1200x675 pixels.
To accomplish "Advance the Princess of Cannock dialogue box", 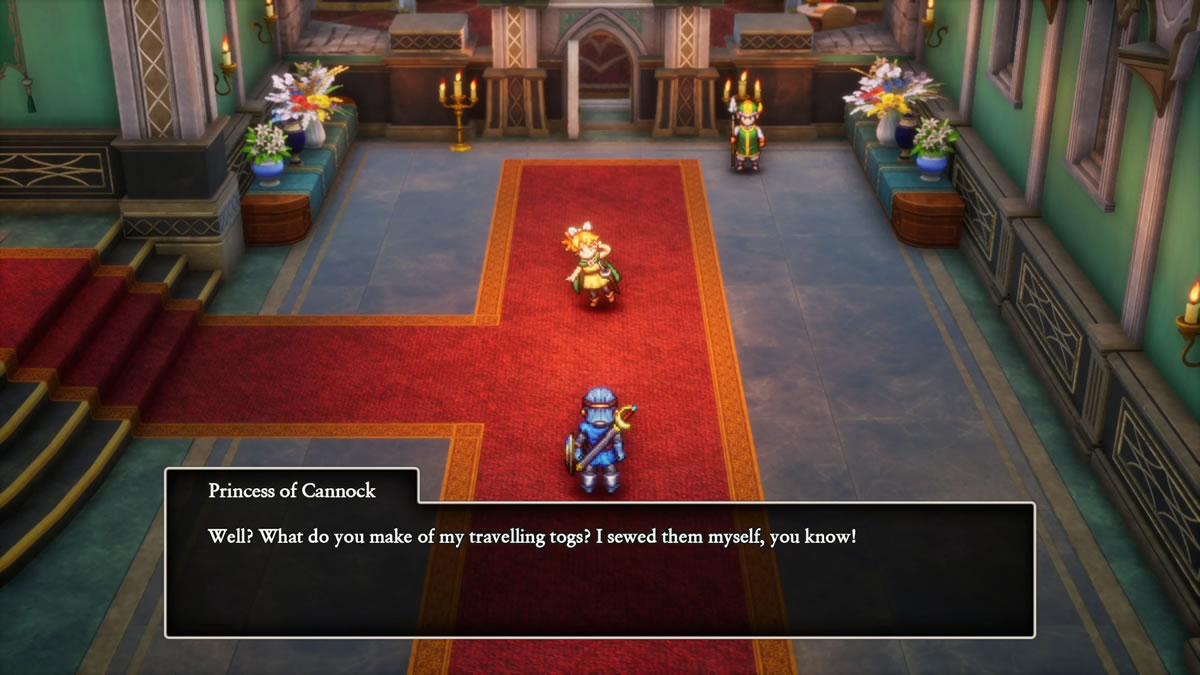I will 599,568.
